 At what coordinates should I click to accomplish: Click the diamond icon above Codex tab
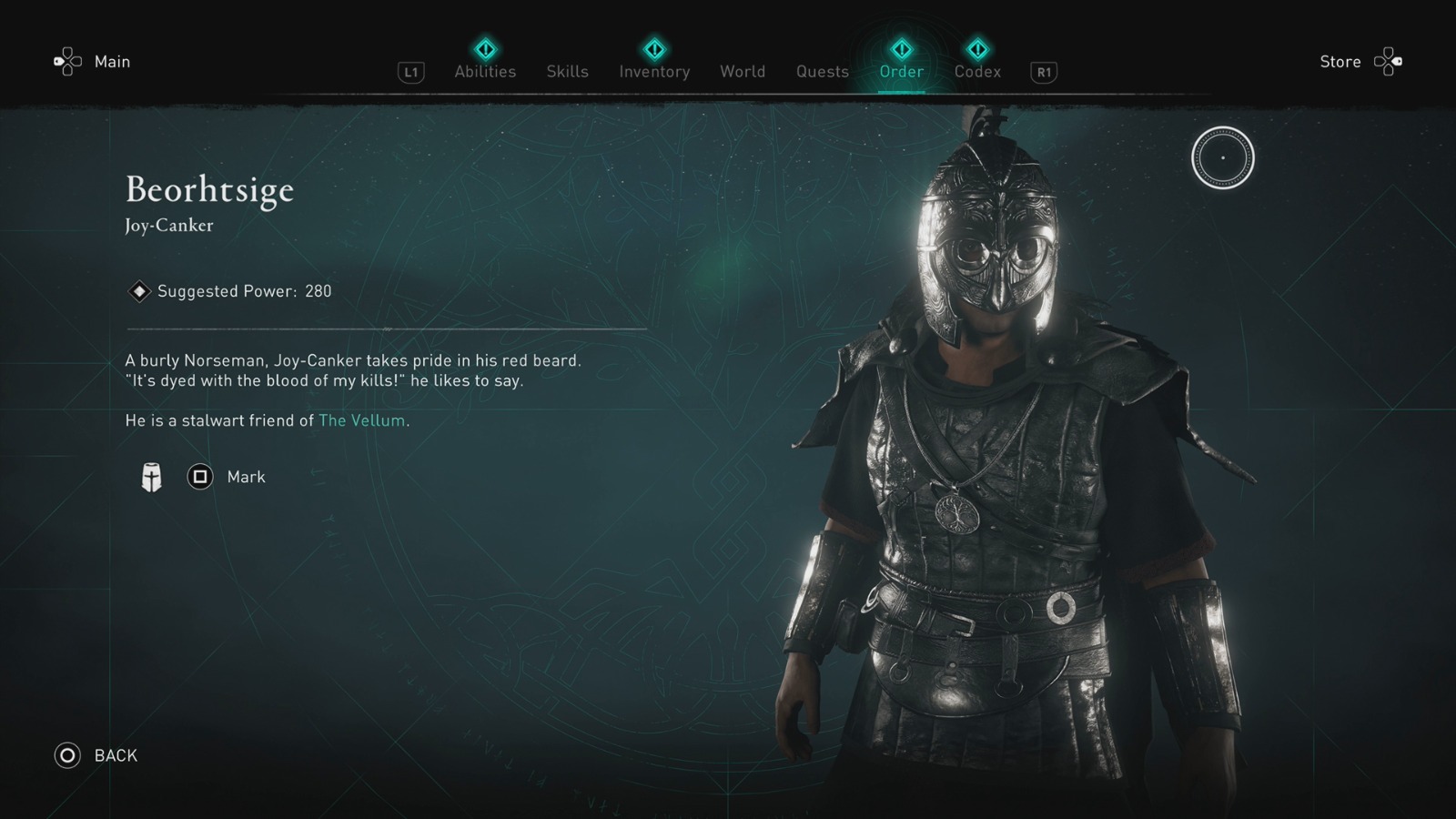pyautogui.click(x=976, y=50)
